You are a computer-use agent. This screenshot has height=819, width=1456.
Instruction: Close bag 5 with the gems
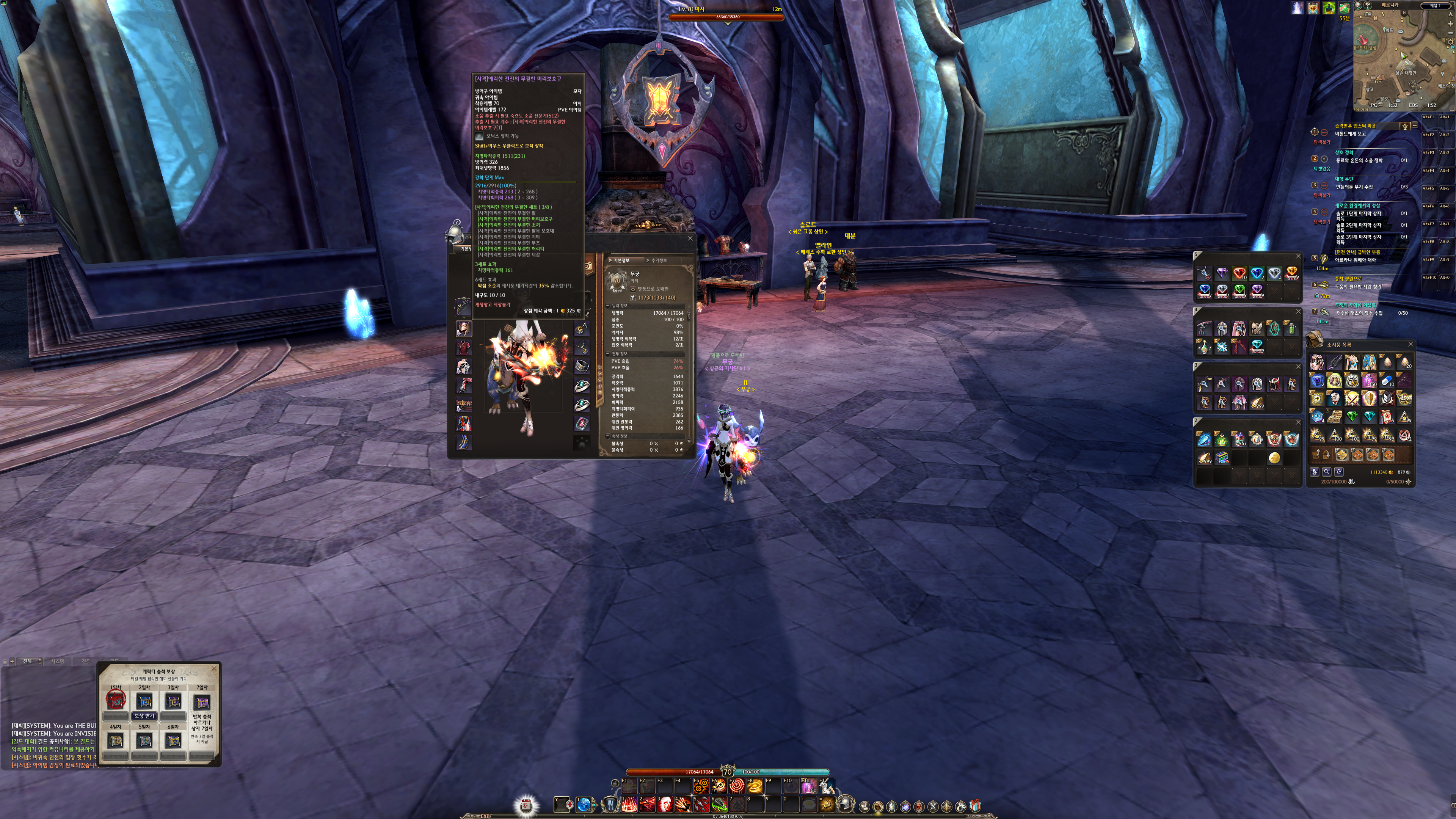tap(1298, 257)
